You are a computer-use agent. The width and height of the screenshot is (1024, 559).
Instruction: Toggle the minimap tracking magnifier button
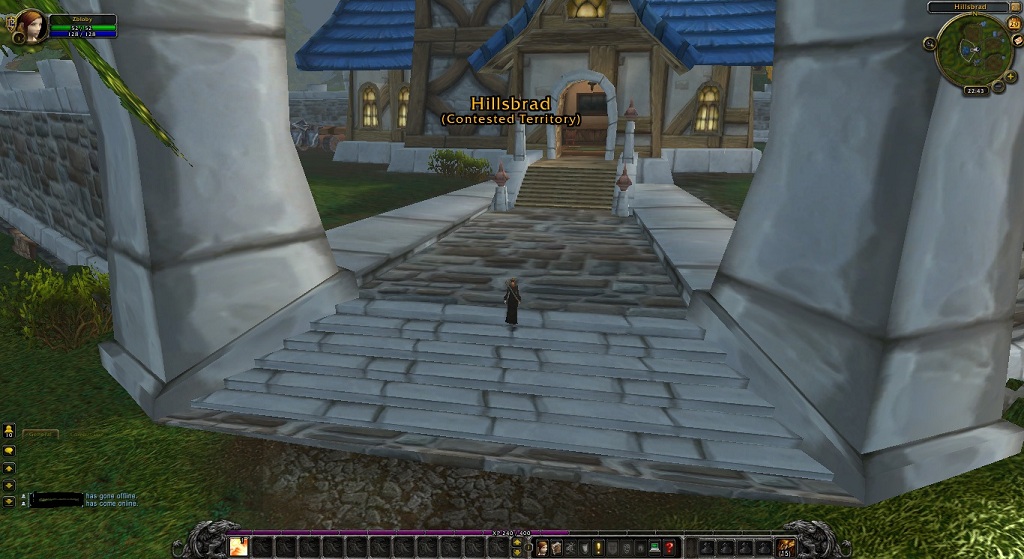pos(930,43)
